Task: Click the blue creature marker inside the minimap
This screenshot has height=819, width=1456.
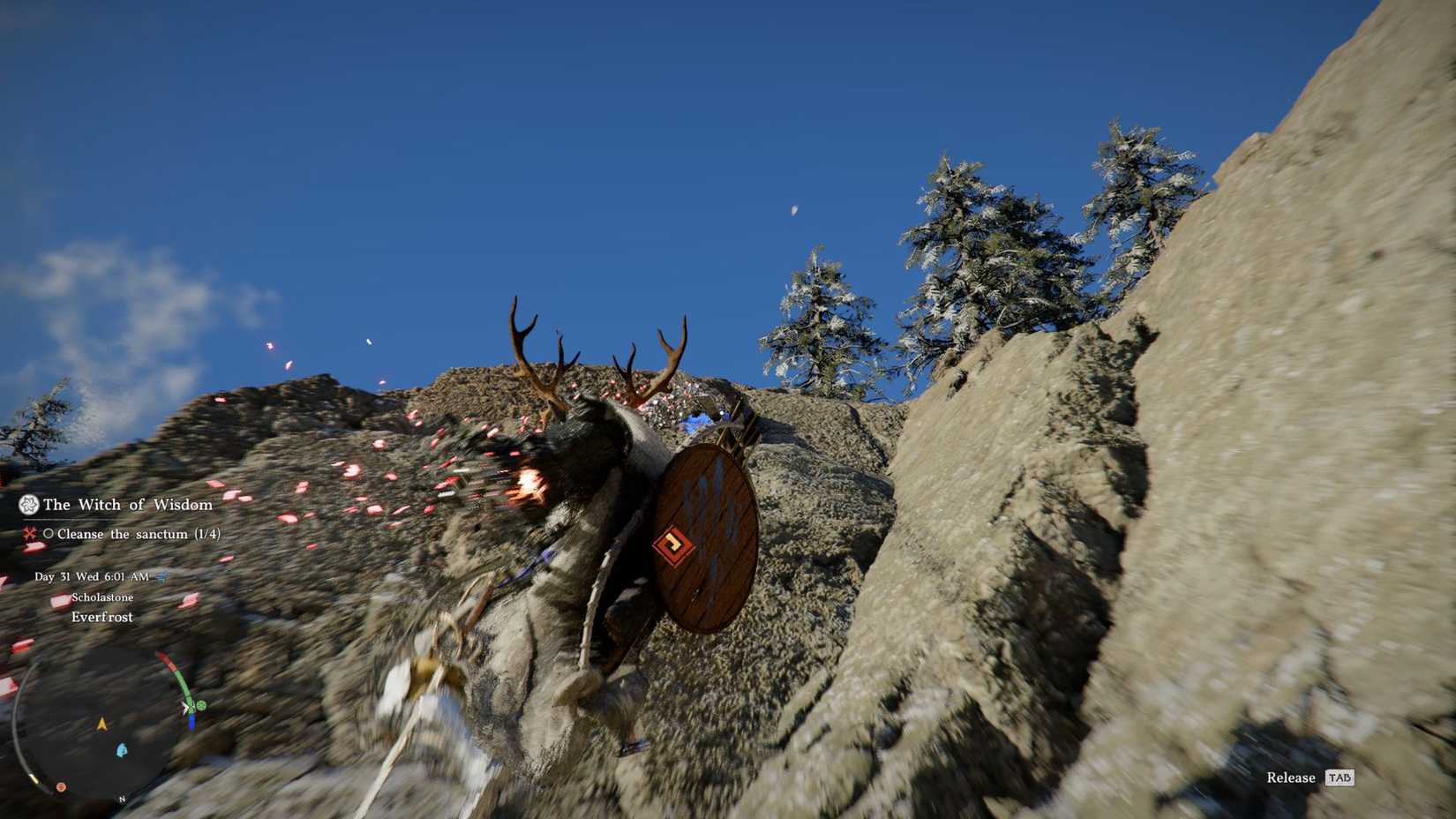Action: tap(121, 749)
